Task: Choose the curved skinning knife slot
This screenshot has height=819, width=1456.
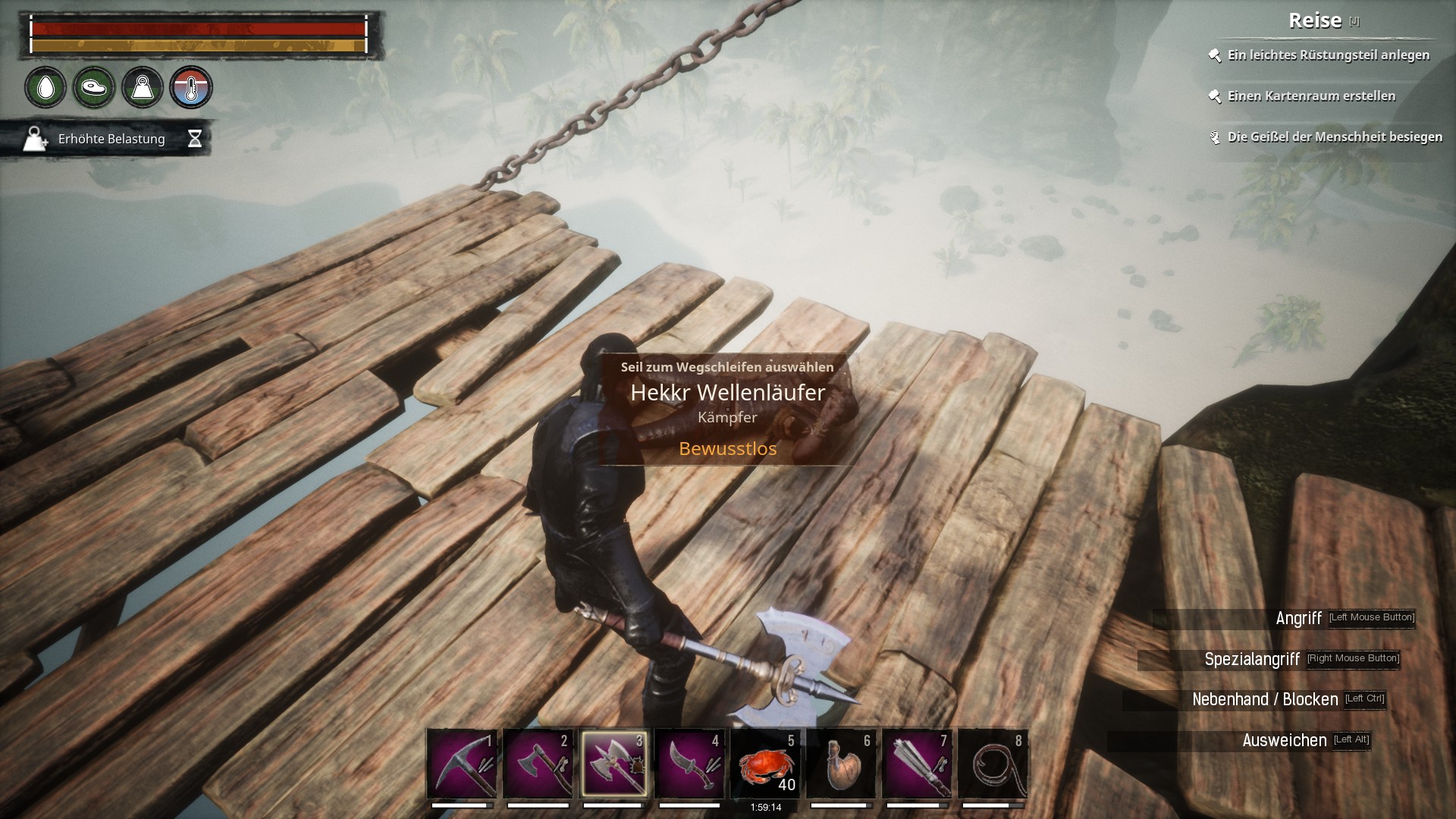Action: (x=689, y=764)
